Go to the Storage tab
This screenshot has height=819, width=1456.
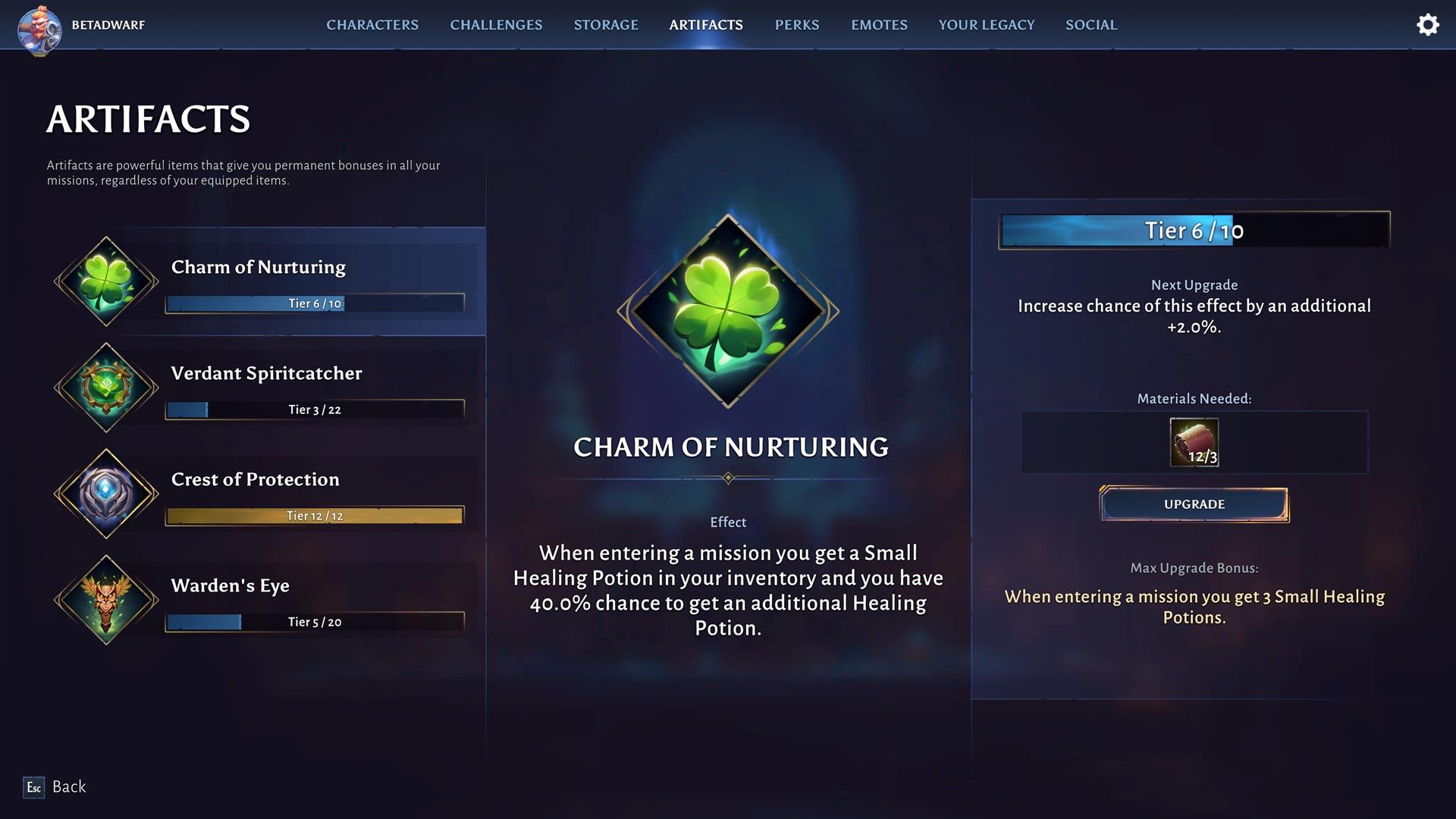606,25
